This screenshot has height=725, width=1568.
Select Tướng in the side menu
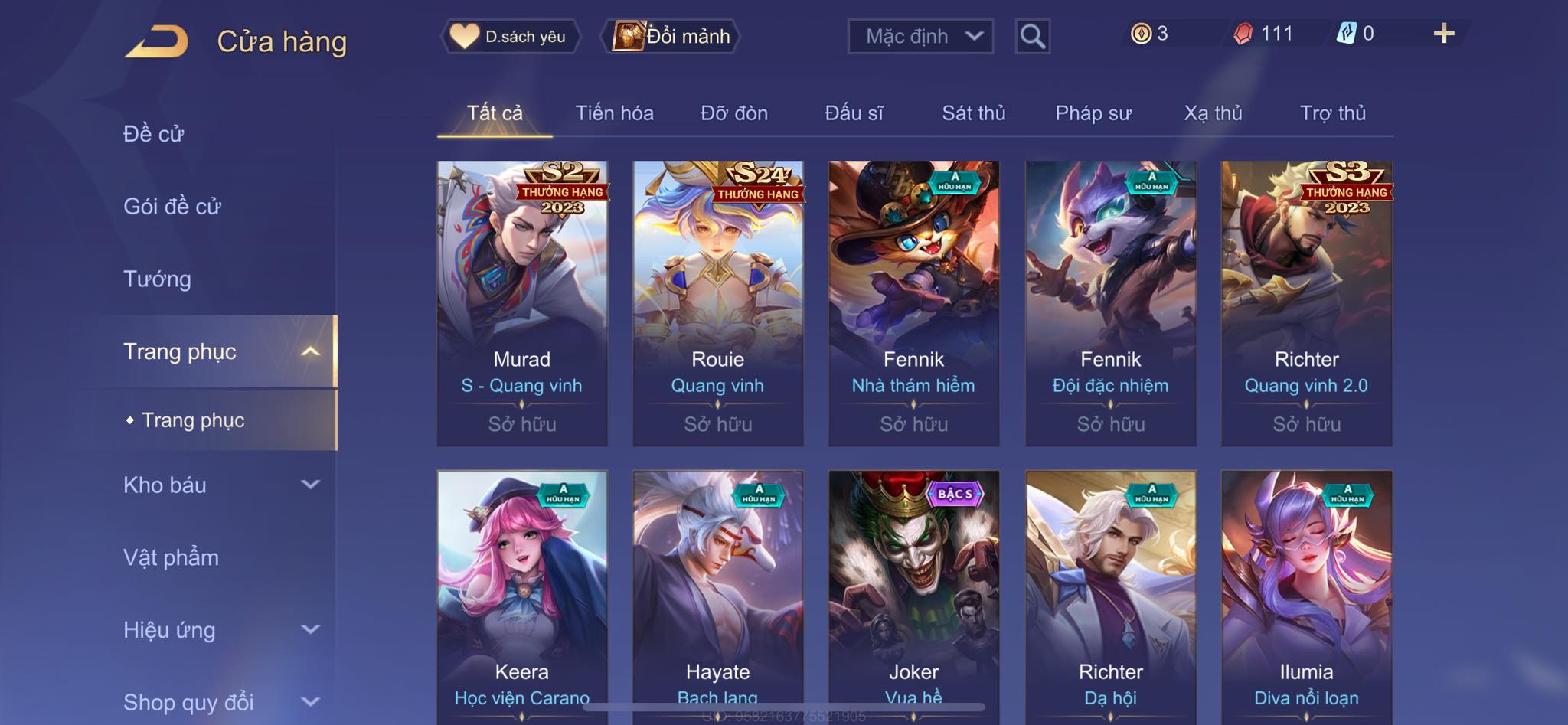click(x=157, y=279)
